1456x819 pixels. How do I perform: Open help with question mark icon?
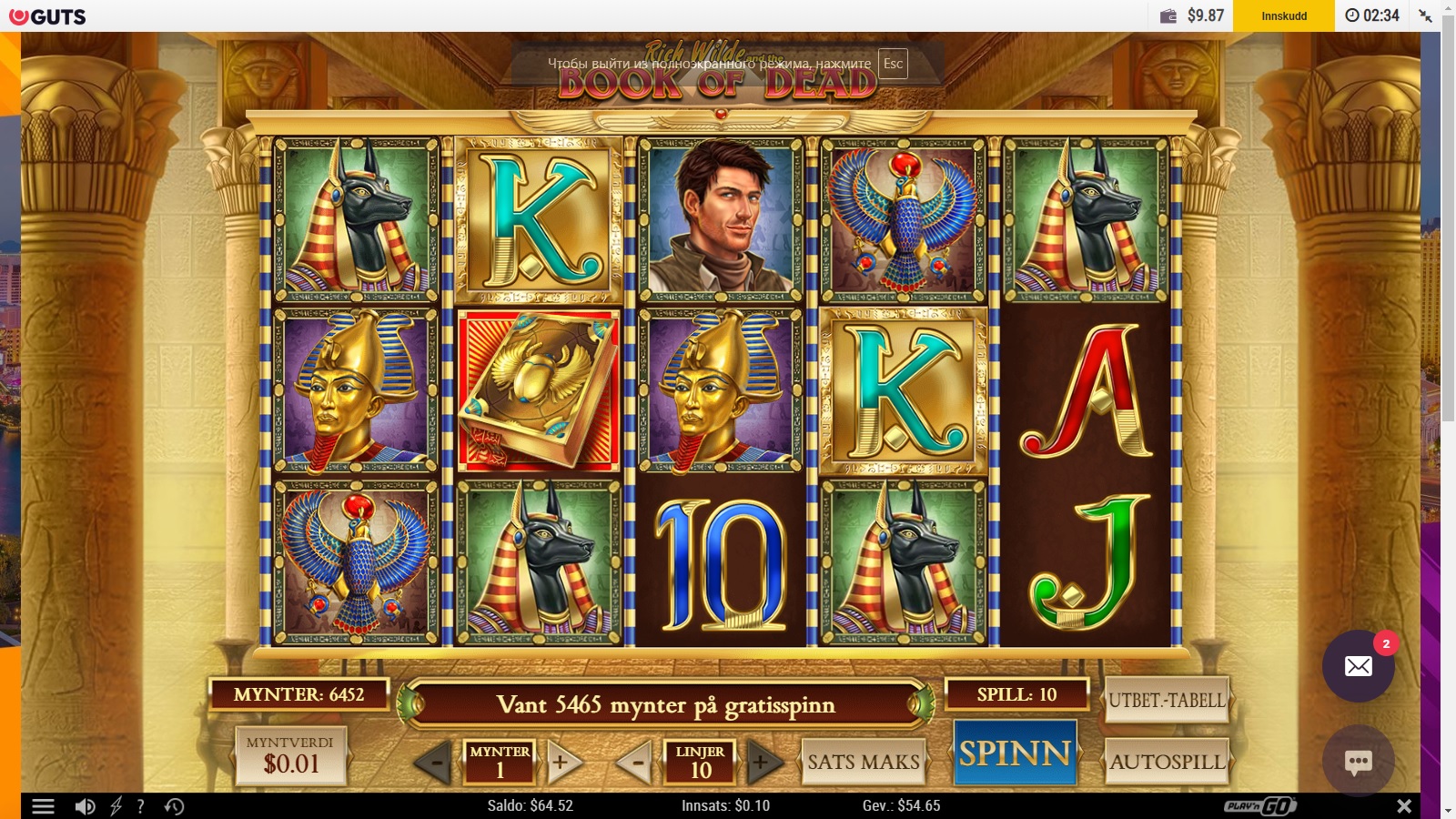click(140, 806)
